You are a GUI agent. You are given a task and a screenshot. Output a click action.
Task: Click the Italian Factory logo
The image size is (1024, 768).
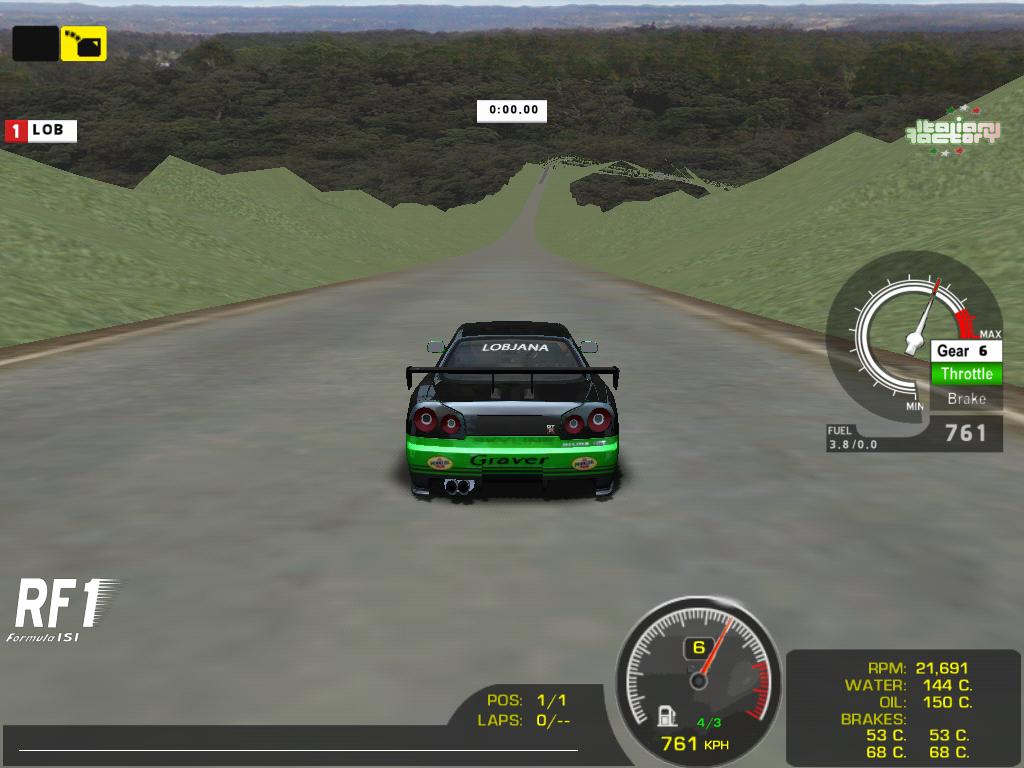tap(952, 133)
